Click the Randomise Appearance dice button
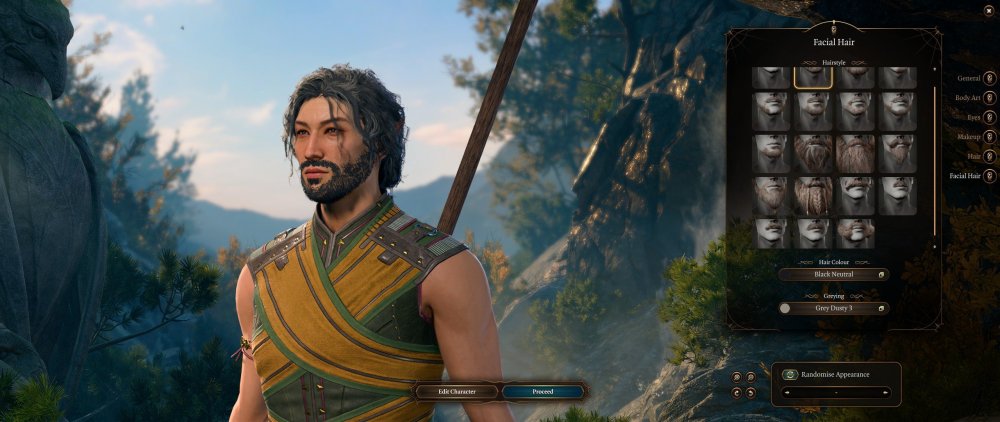 (x=790, y=375)
